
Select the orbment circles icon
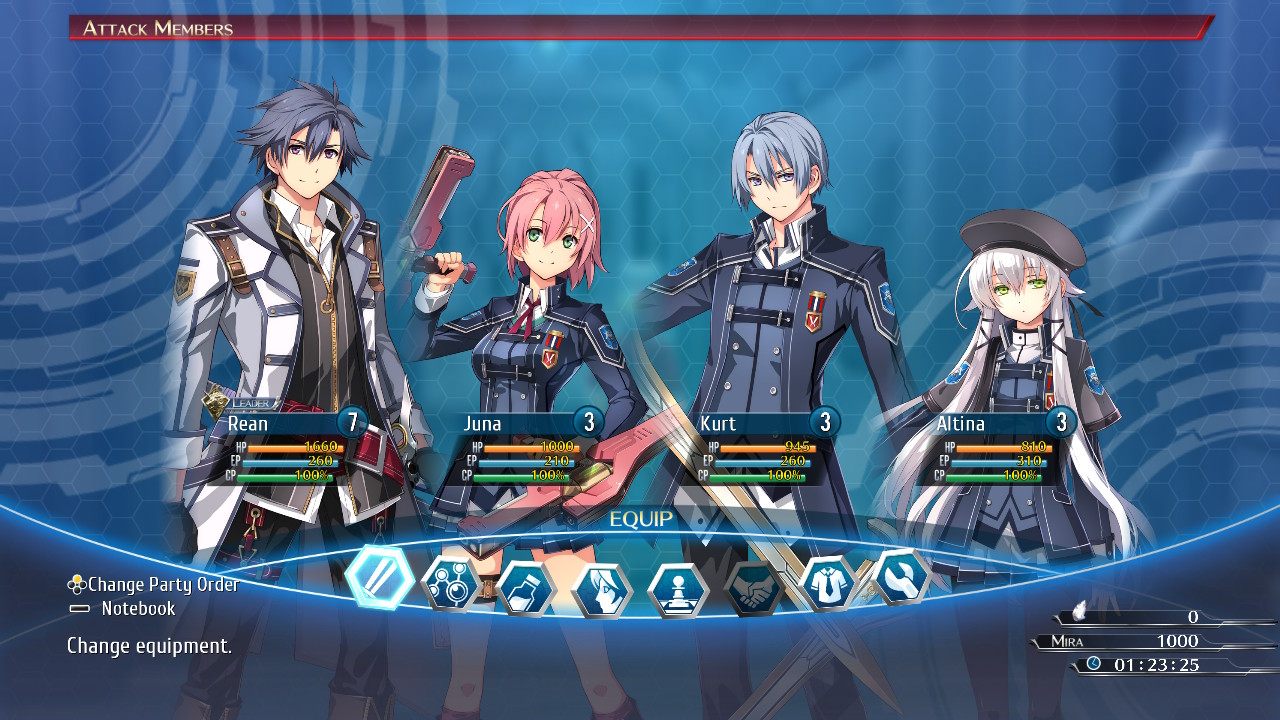[x=452, y=584]
